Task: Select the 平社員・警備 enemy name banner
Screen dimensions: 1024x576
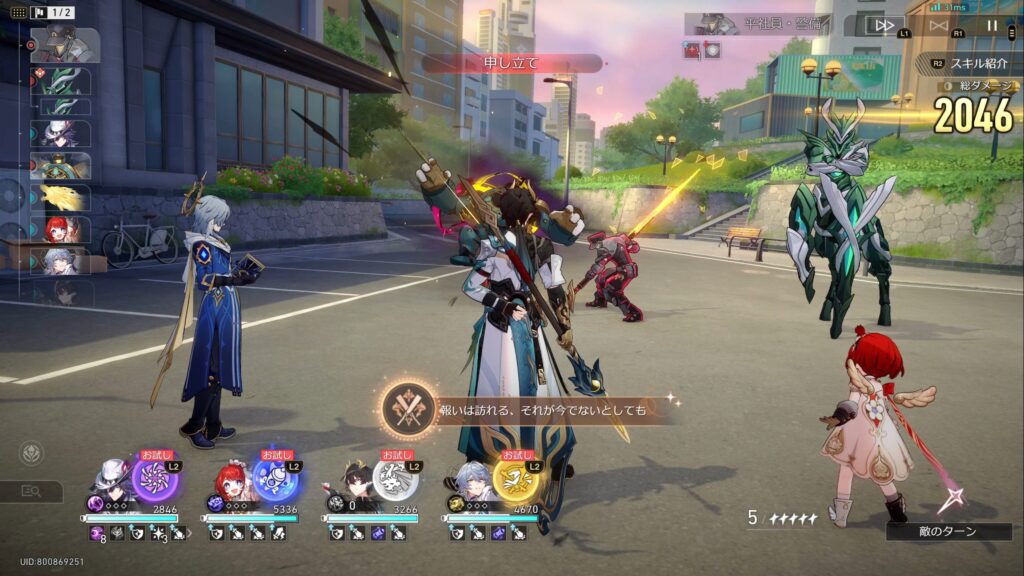Action: pyautogui.click(x=750, y=24)
